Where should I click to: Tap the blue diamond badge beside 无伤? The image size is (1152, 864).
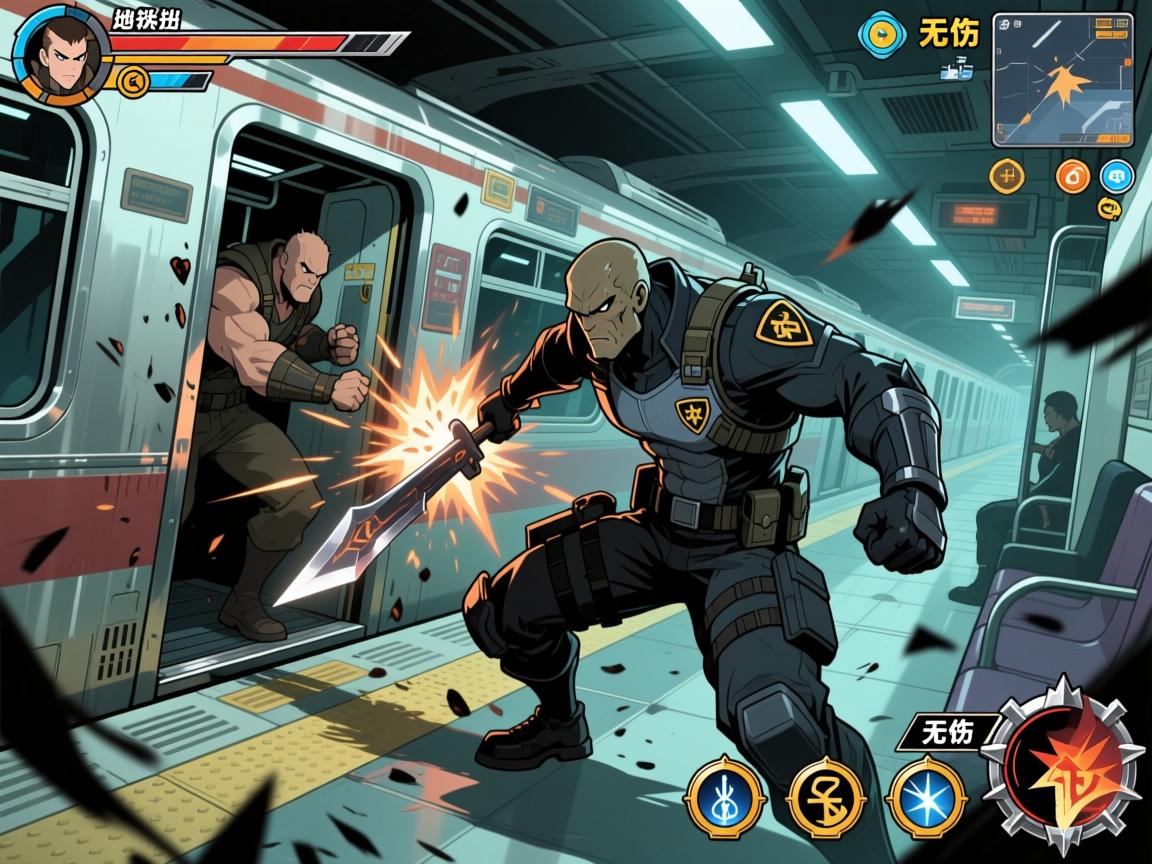pos(880,34)
